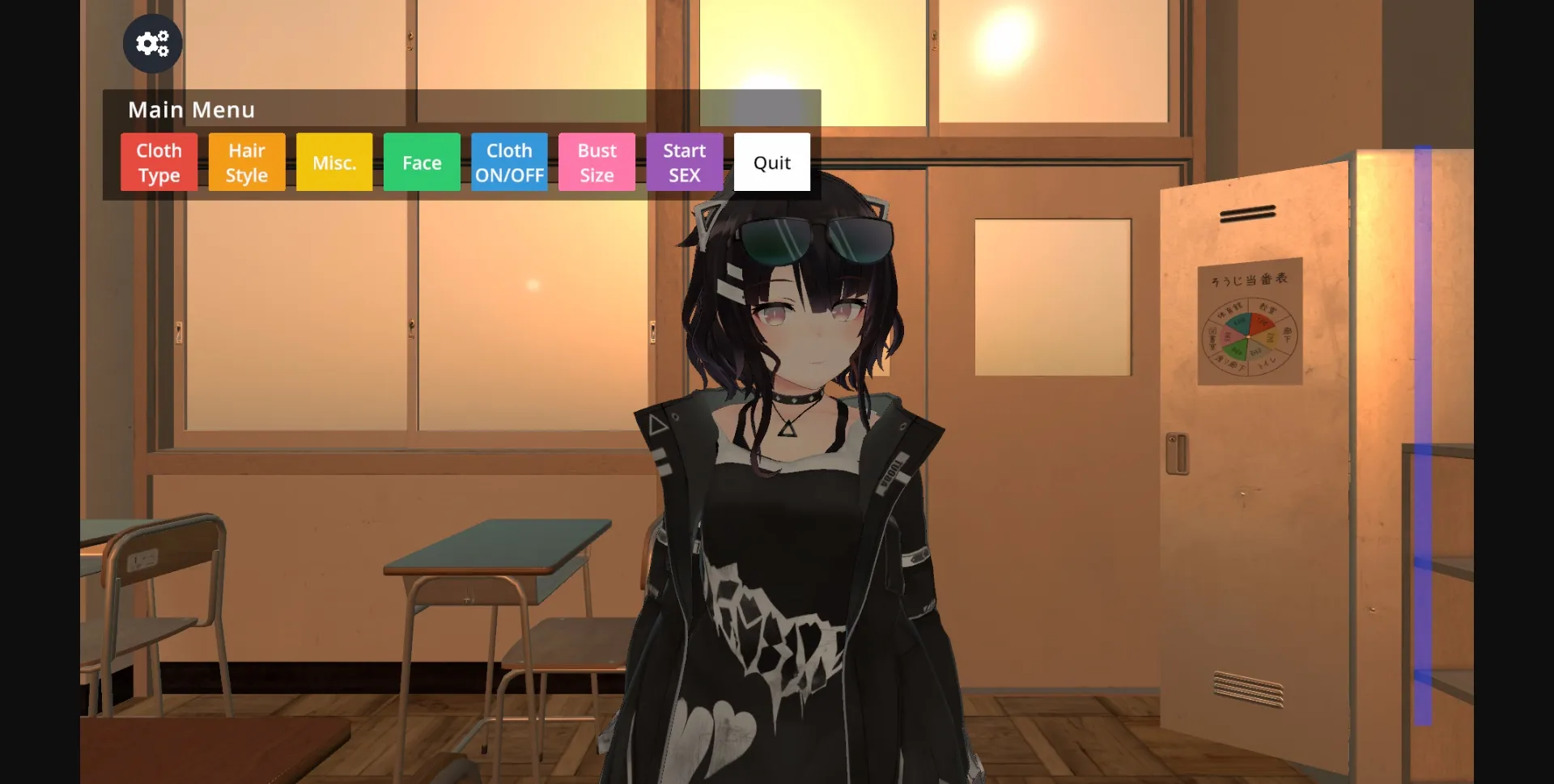This screenshot has height=784, width=1554.
Task: Open the Hair Style options
Action: pyautogui.click(x=246, y=162)
